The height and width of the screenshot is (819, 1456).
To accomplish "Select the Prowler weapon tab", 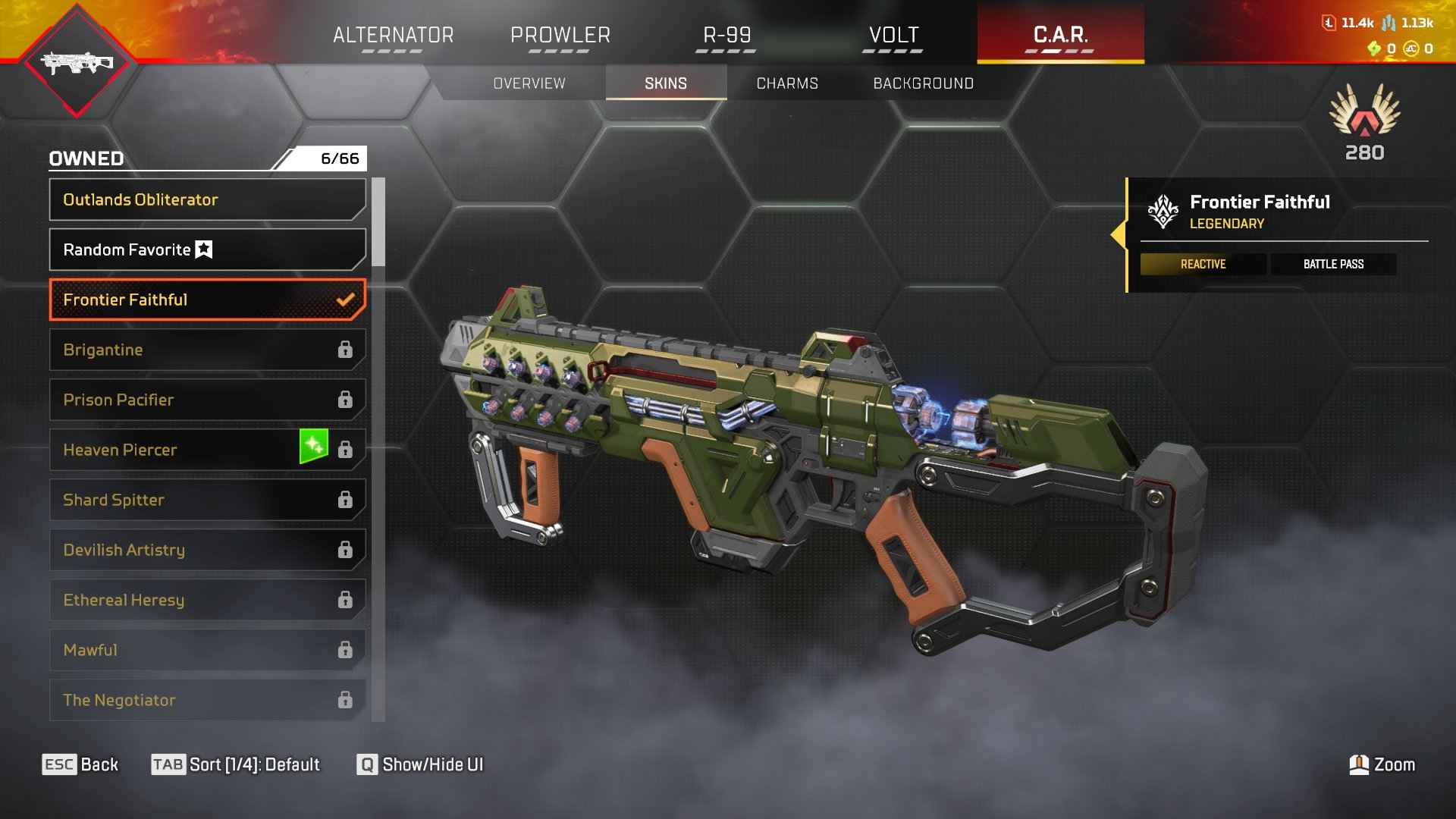I will (x=560, y=35).
